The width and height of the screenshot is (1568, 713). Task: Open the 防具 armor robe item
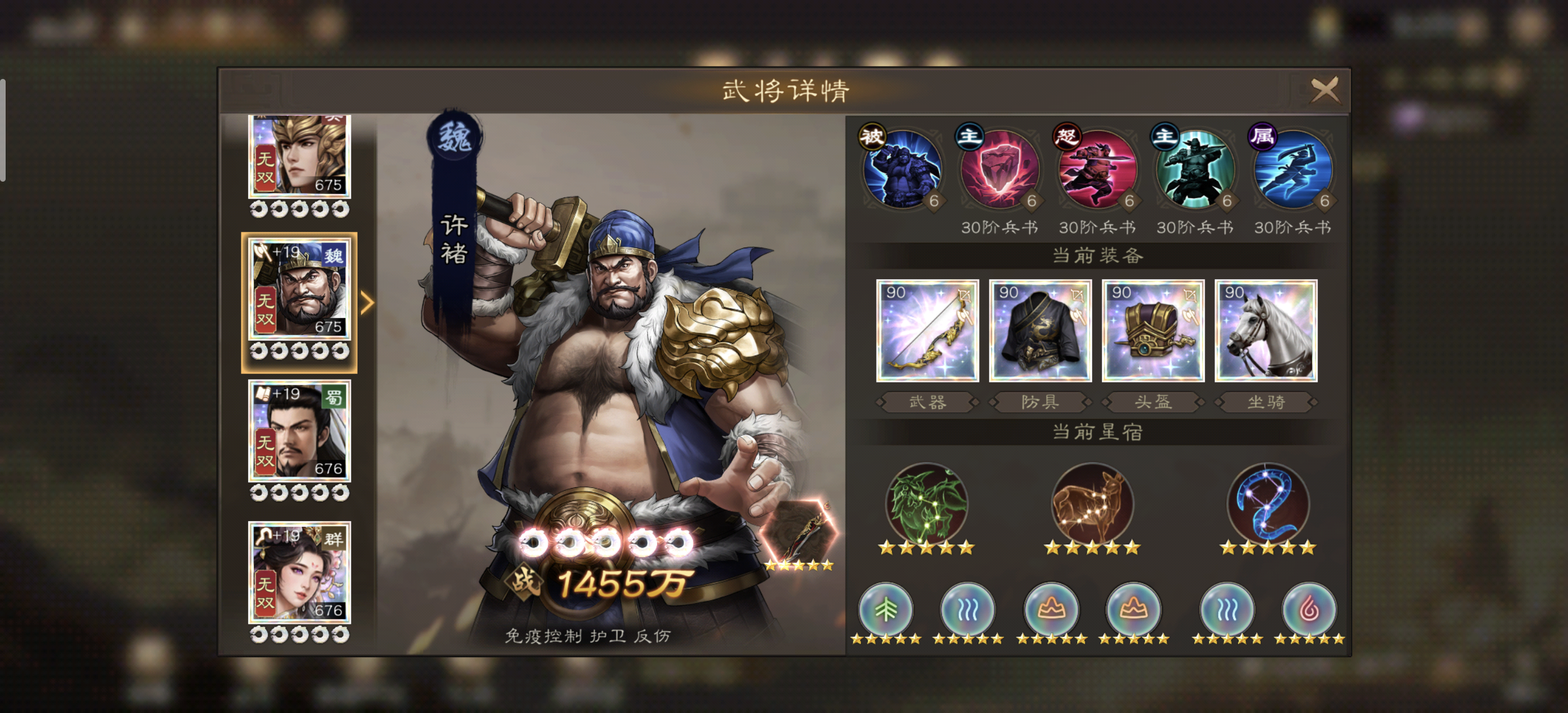(x=1041, y=332)
